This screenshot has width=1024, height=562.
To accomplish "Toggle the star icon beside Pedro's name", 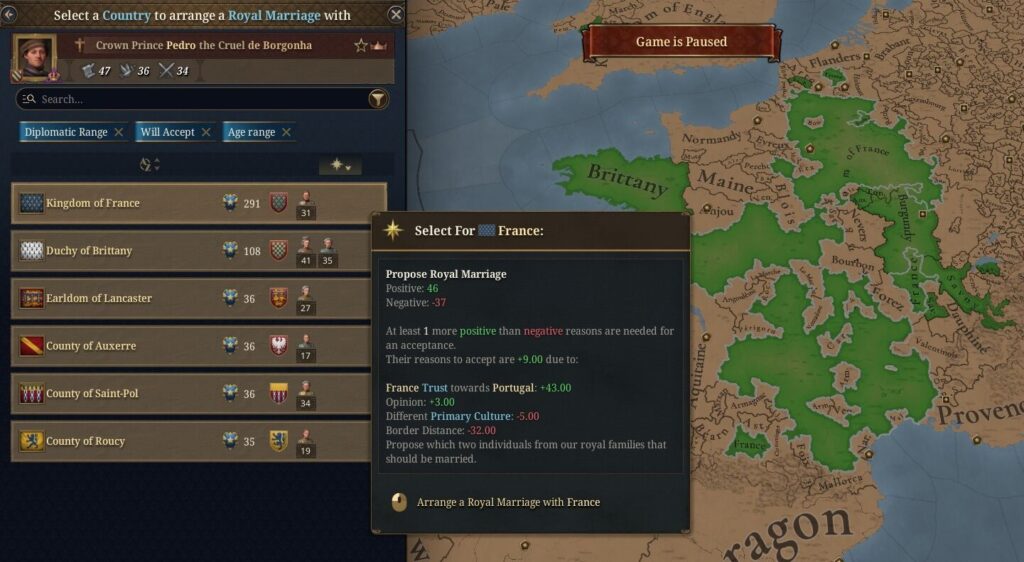I will pos(361,45).
